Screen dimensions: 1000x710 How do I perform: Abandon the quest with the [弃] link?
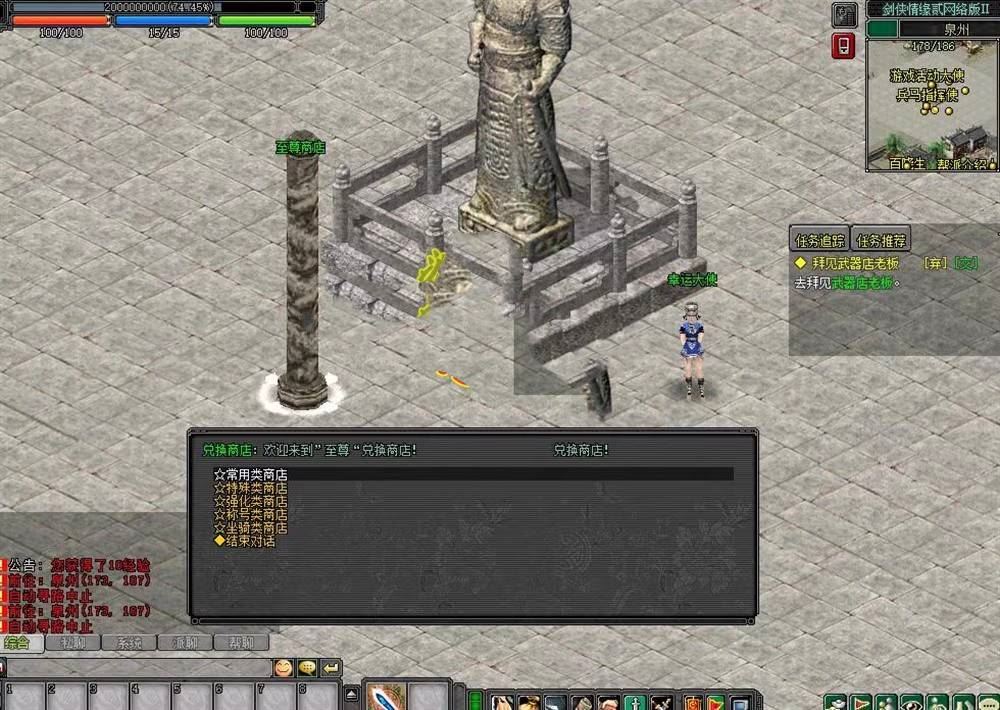pos(934,263)
